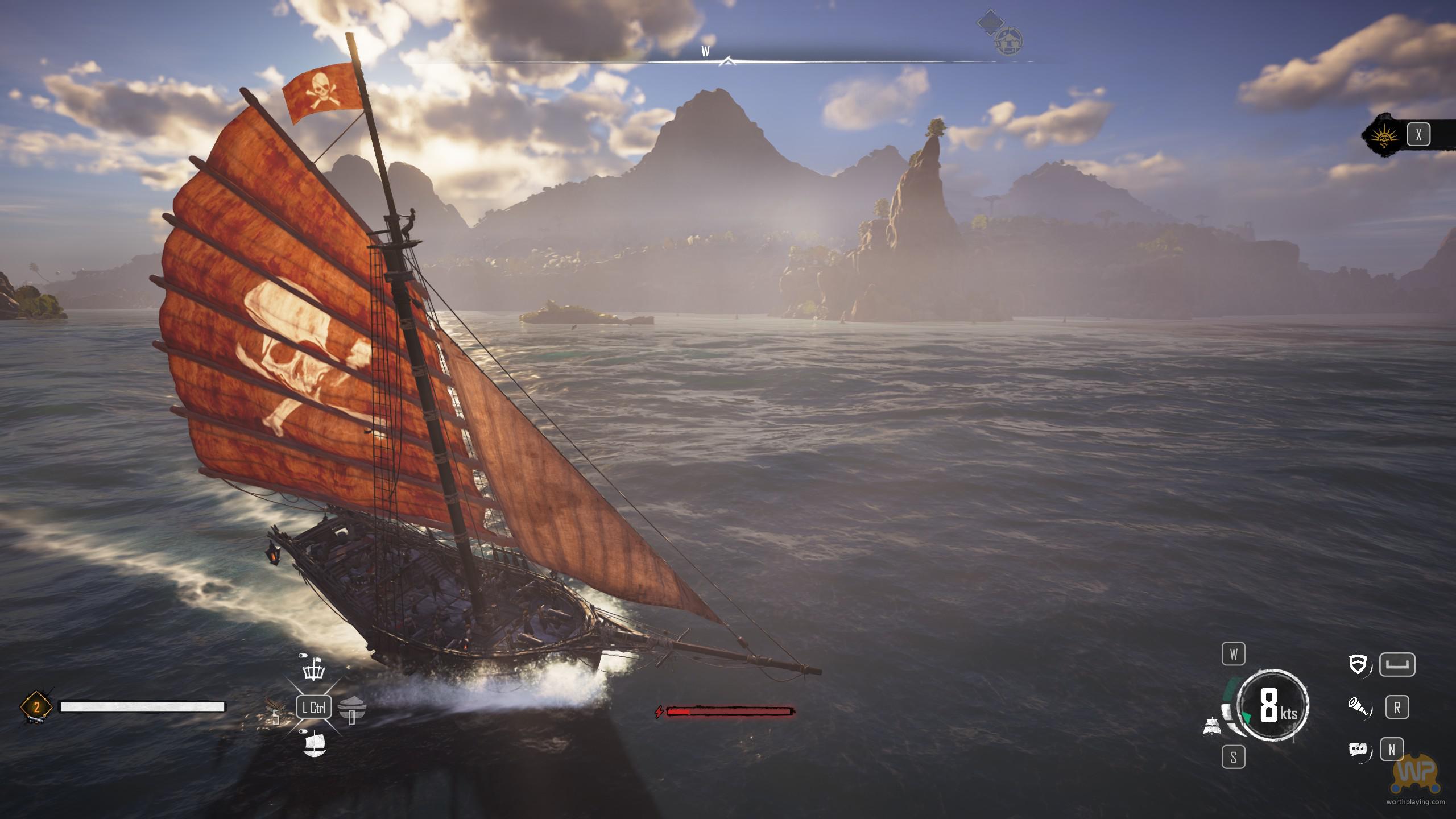Select the crow's nest icon on the quick wheel
The image size is (1456, 819).
[315, 672]
